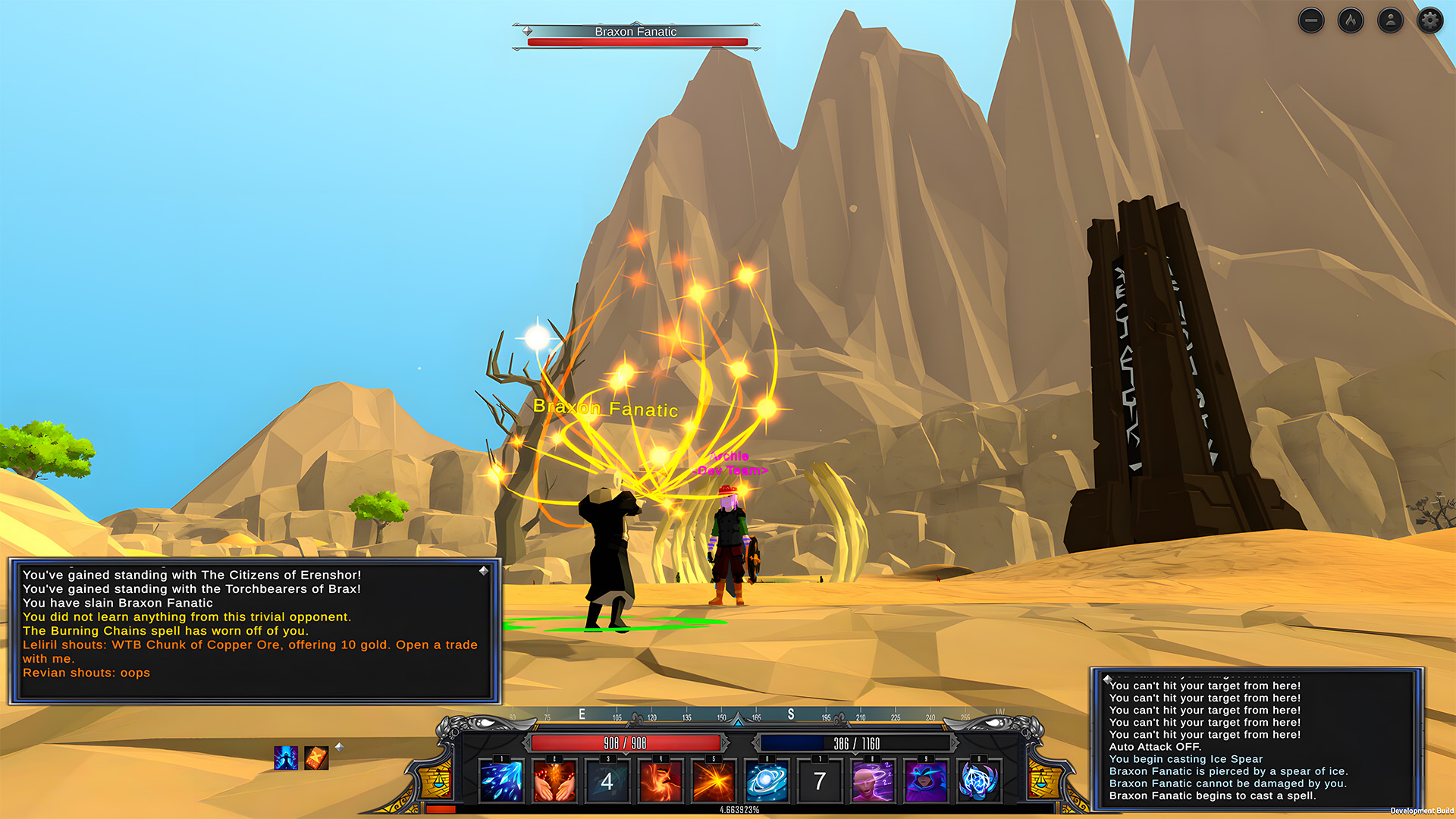
Task: Click the orange spellbook buff icon
Action: [x=316, y=758]
